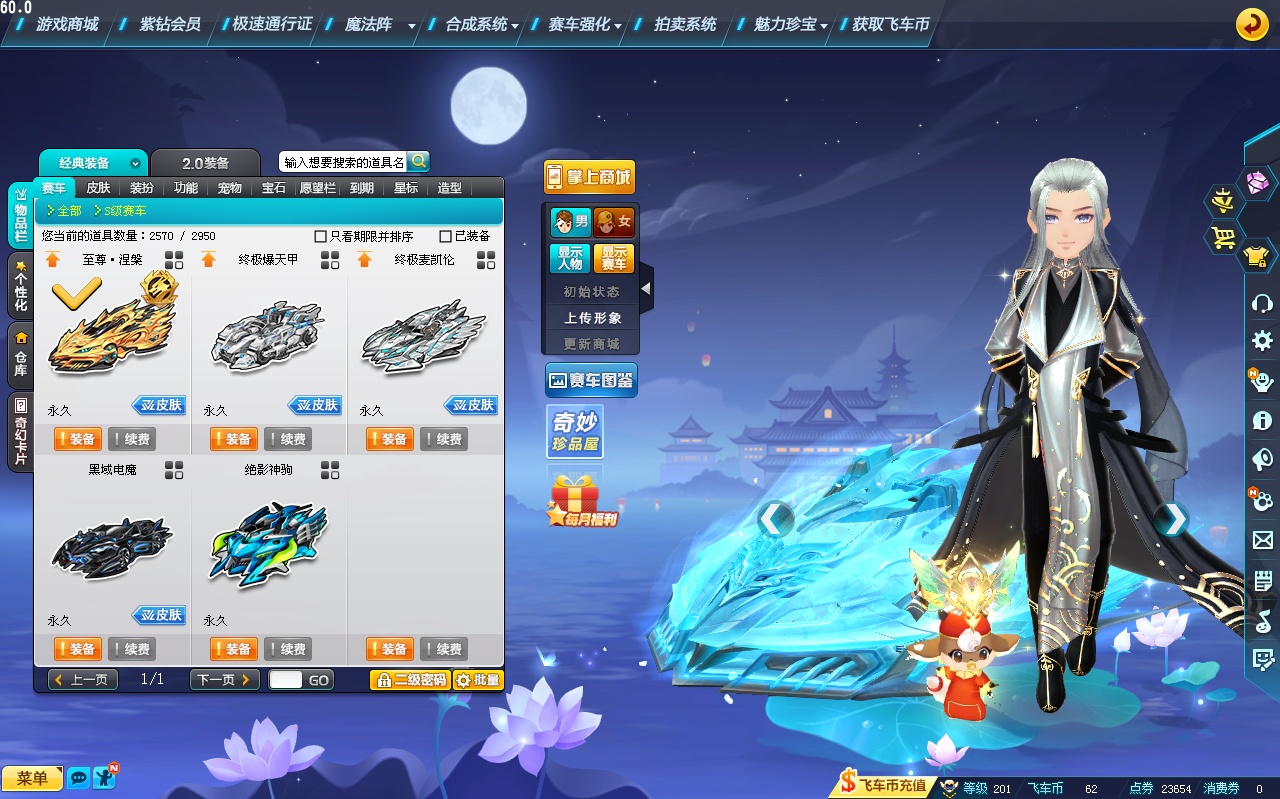Switch to the 2.0装备 tab

[205, 163]
